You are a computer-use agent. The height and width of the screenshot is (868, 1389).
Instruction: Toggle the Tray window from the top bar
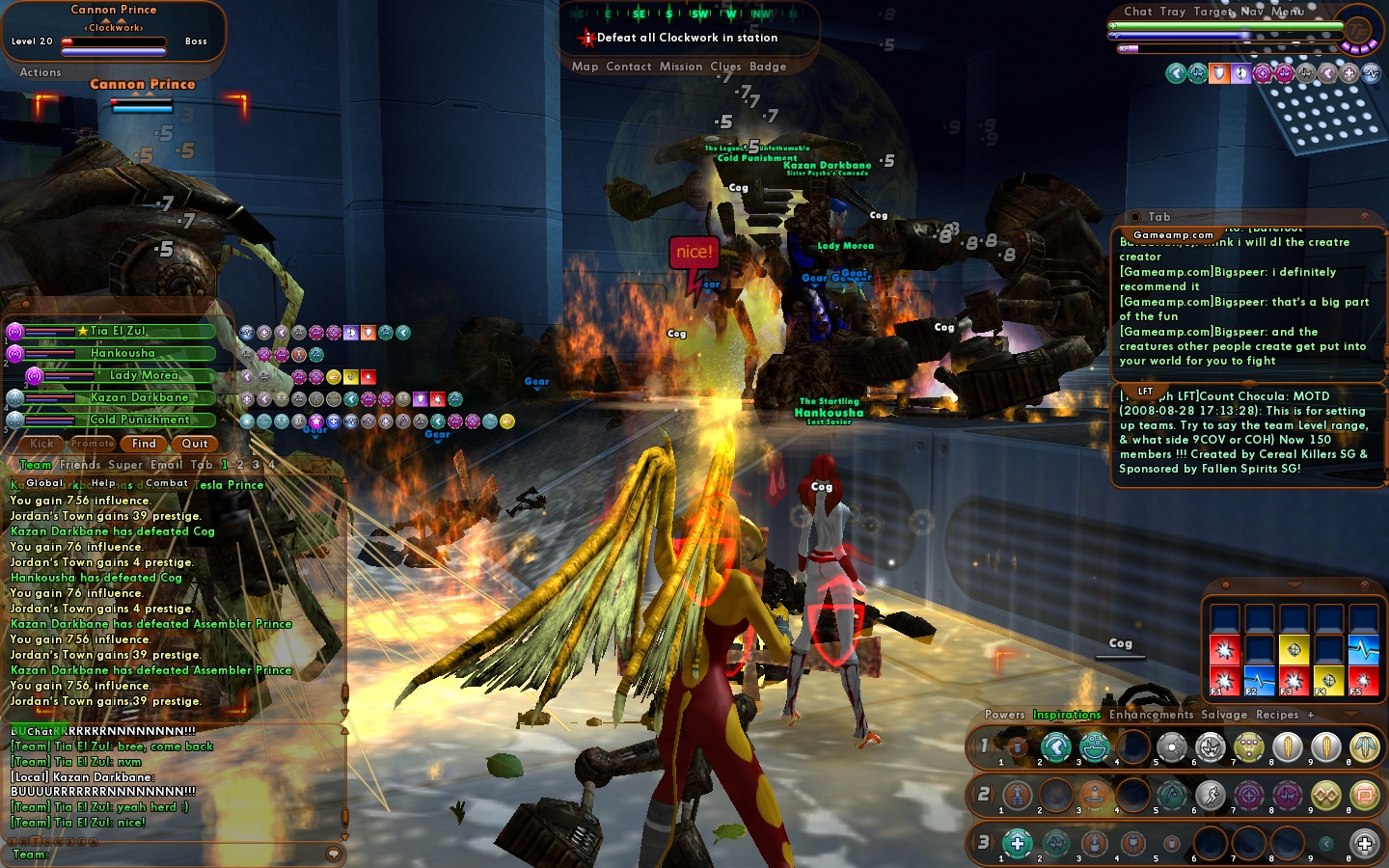pyautogui.click(x=1173, y=12)
